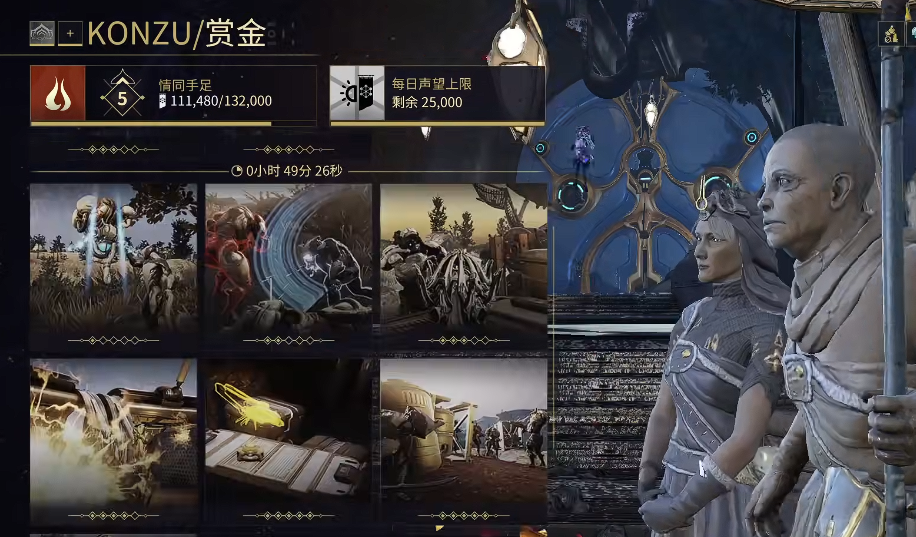Open the Ostron standing panel showing rank 5
The width and height of the screenshot is (916, 537).
pyautogui.click(x=173, y=95)
